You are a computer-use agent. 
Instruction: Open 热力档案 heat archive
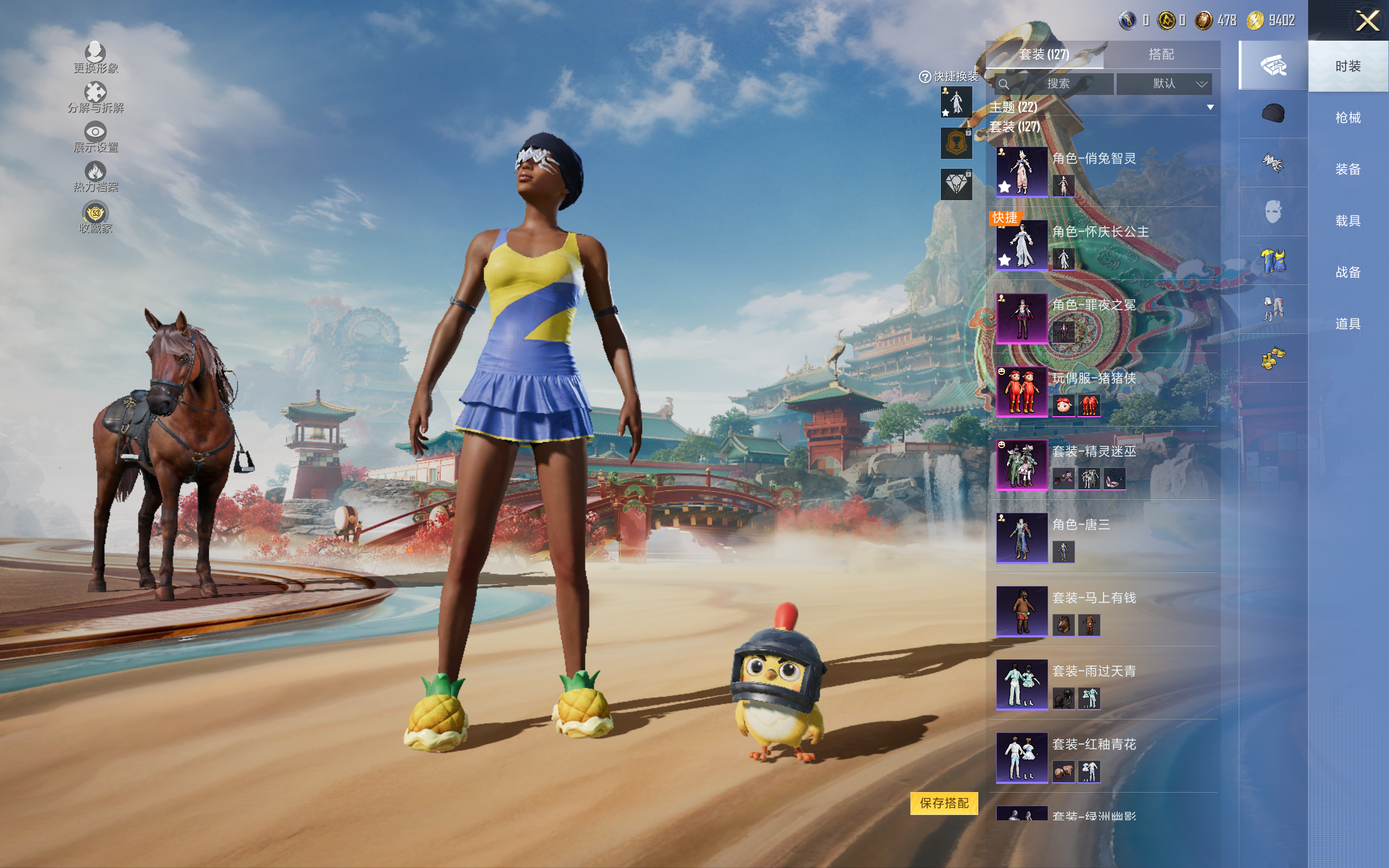click(x=95, y=176)
